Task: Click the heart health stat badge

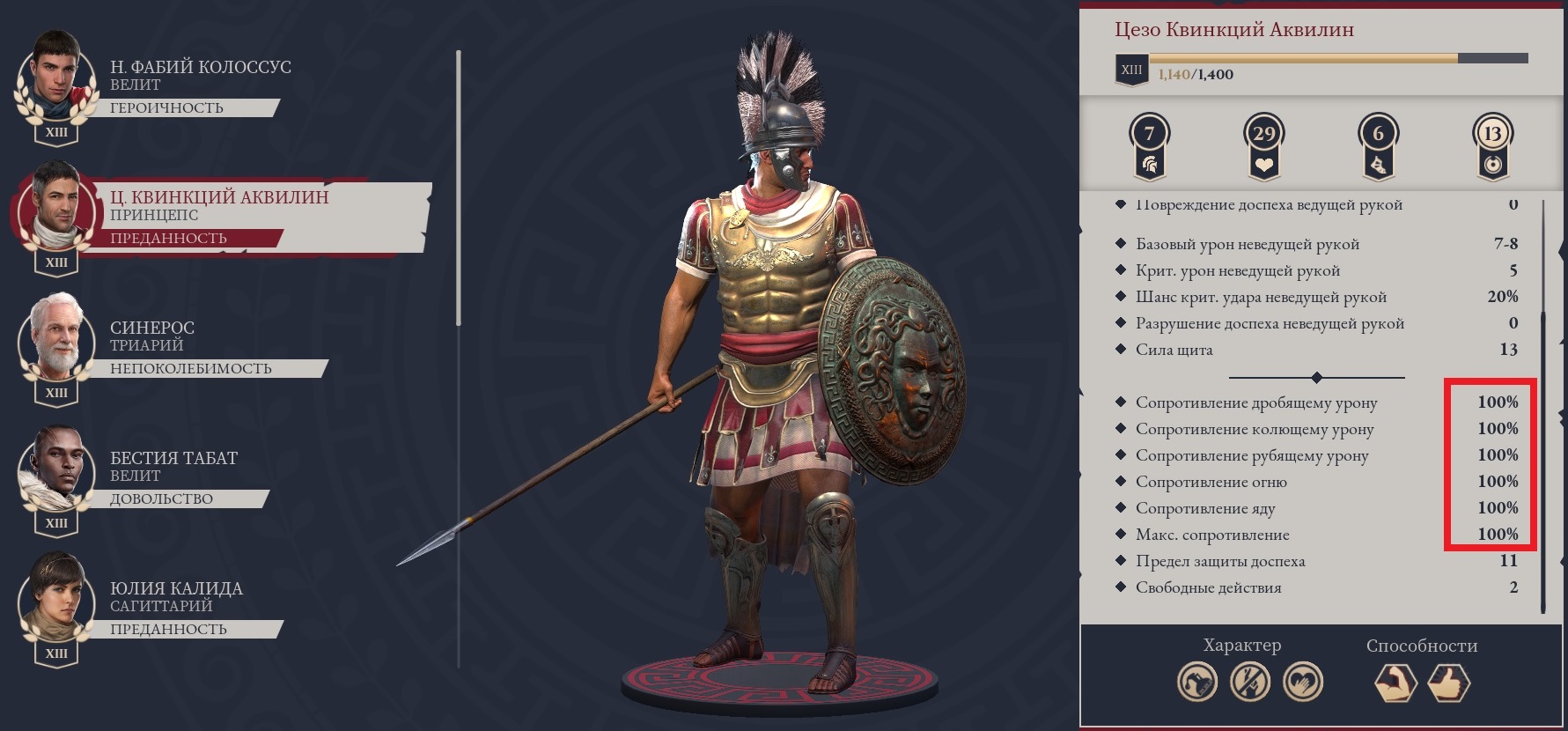Action: (x=1263, y=147)
